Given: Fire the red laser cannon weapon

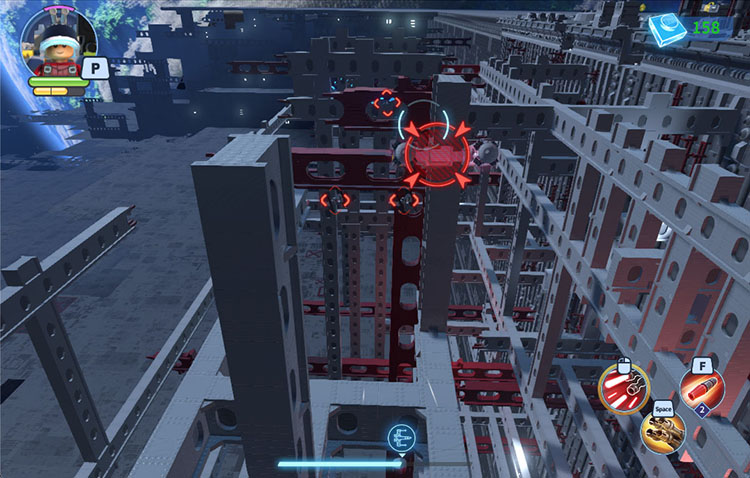Looking at the screenshot, I should pyautogui.click(x=623, y=388).
